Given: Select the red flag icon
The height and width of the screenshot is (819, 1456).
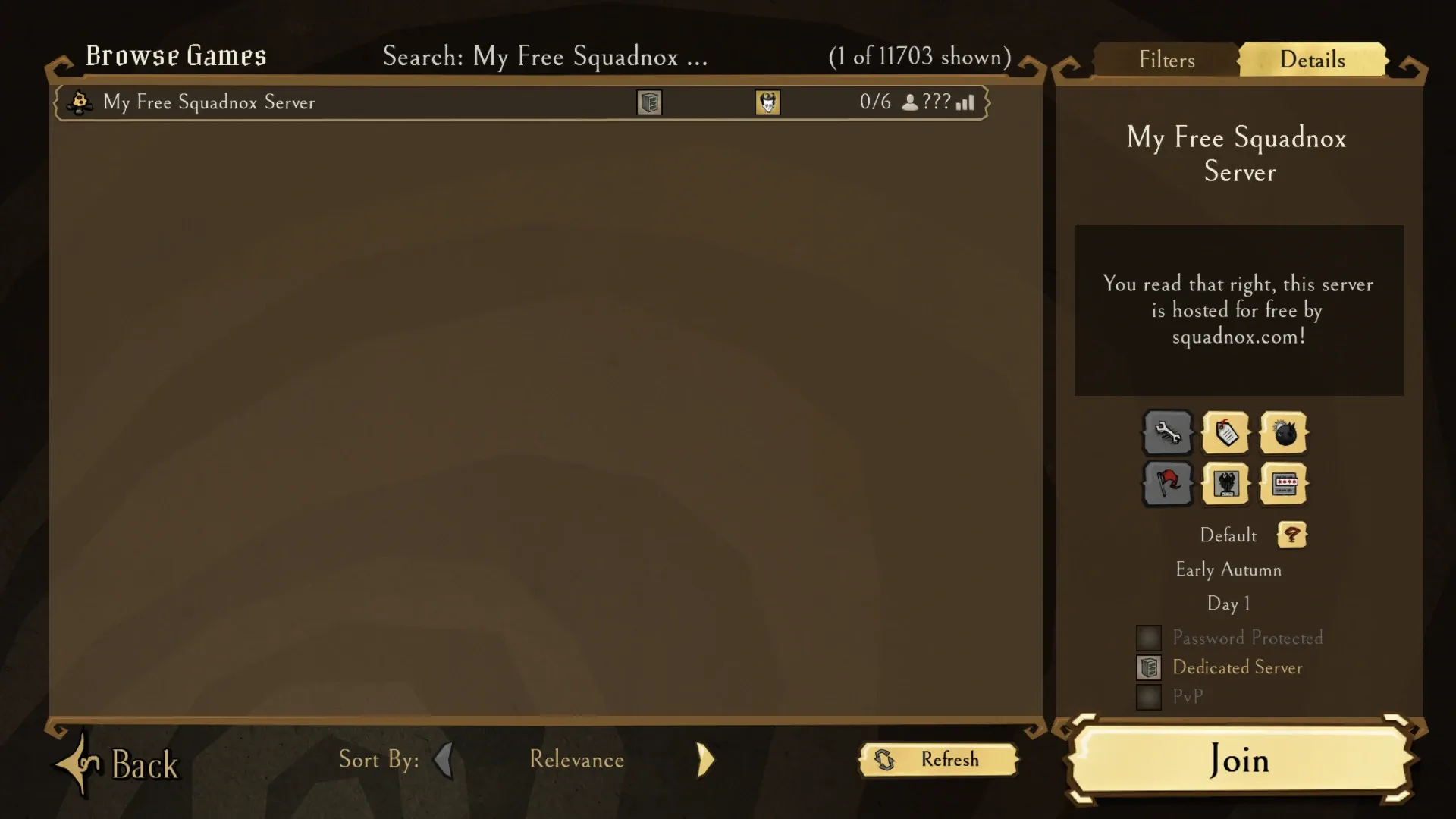Looking at the screenshot, I should tap(1168, 483).
